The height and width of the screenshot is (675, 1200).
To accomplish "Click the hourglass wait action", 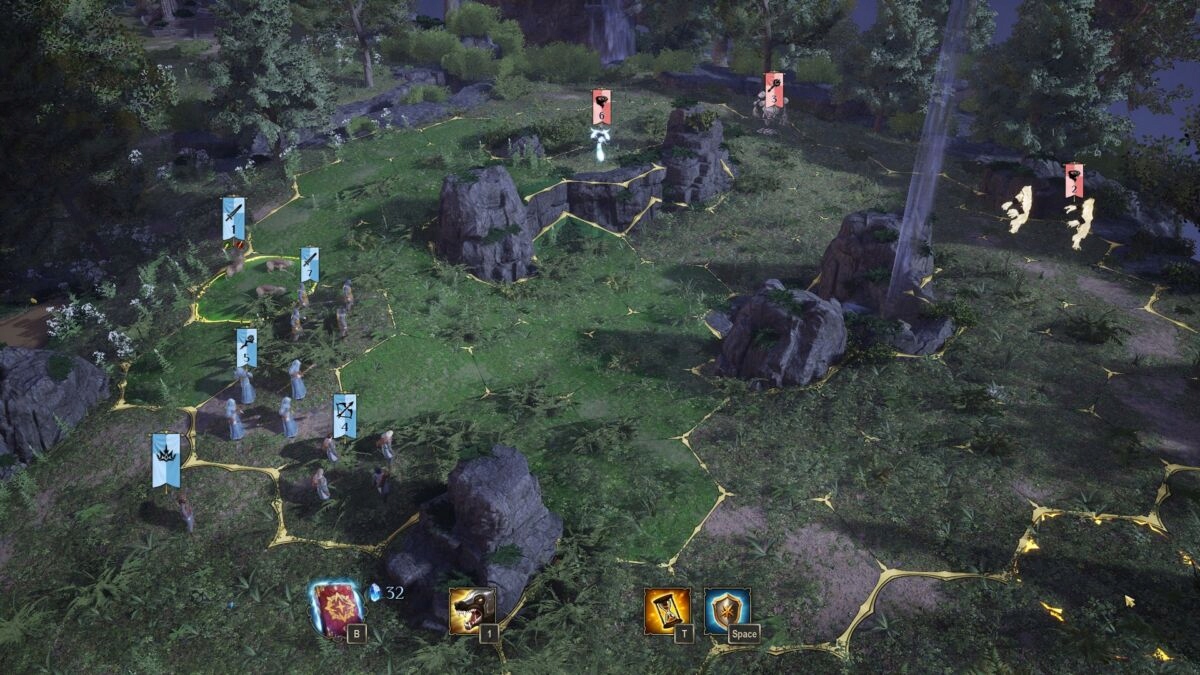I will click(x=667, y=610).
